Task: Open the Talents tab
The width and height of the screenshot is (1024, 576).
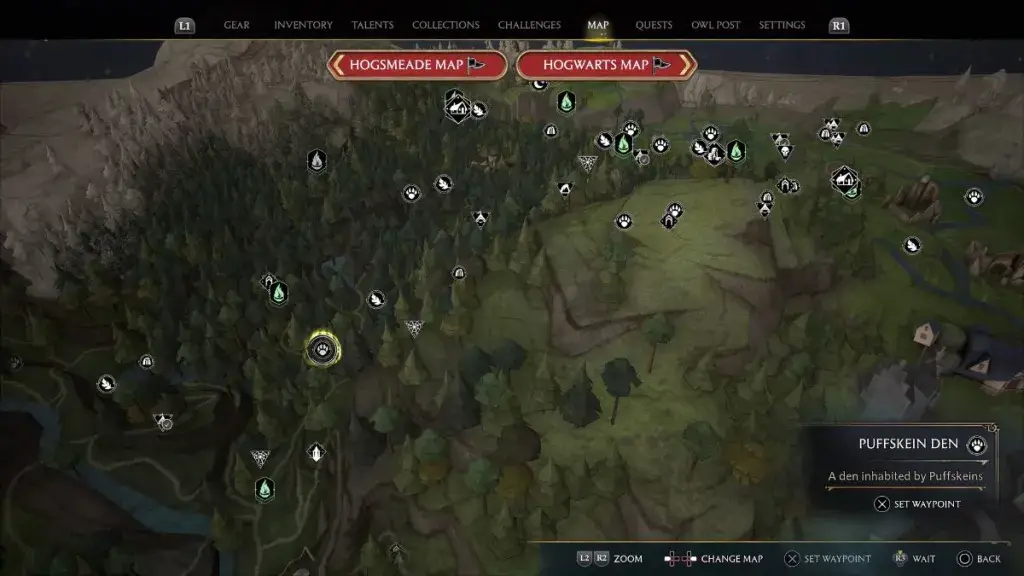Action: pyautogui.click(x=372, y=25)
